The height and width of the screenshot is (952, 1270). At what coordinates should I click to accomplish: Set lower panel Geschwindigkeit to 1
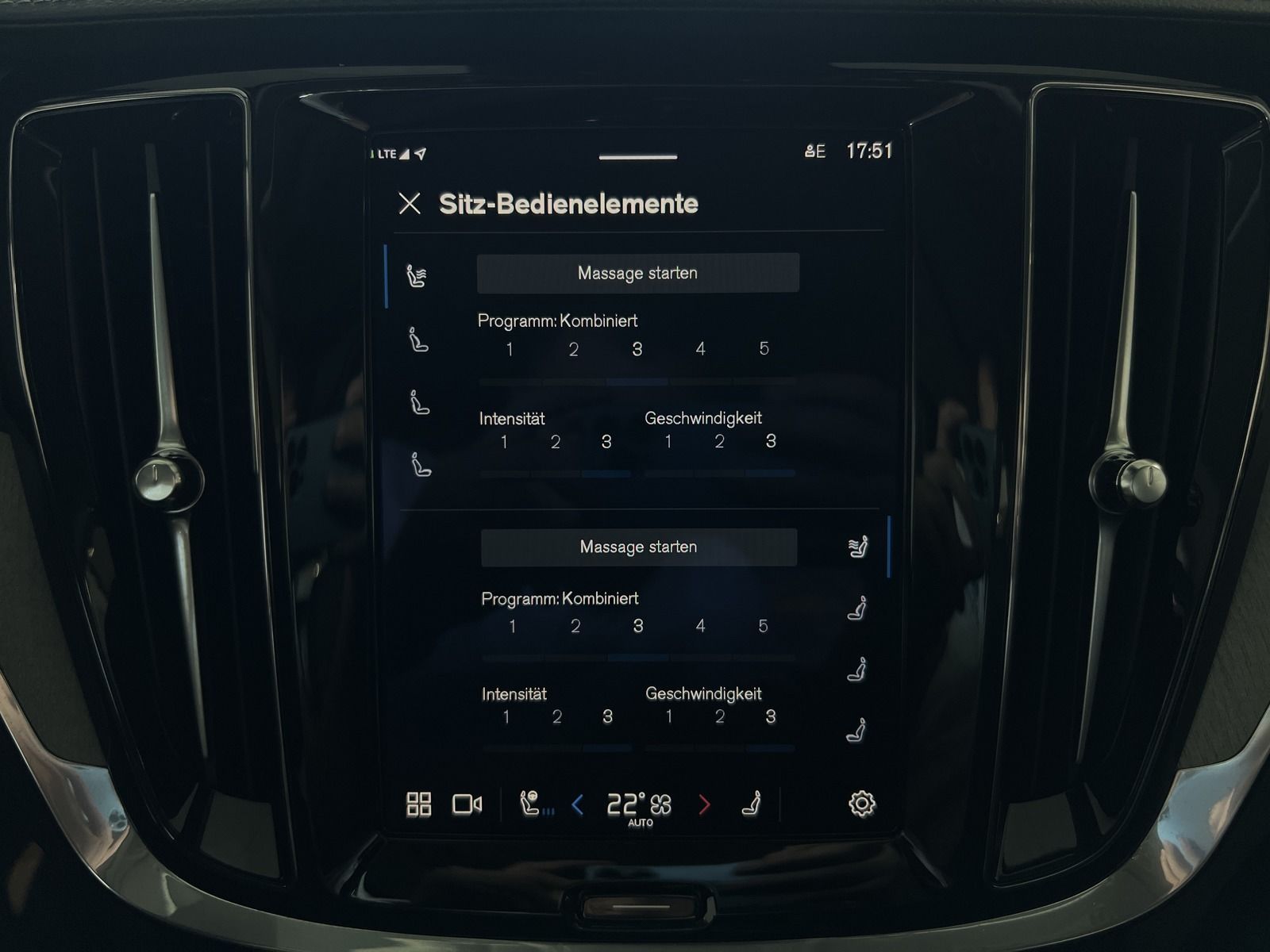(x=669, y=717)
